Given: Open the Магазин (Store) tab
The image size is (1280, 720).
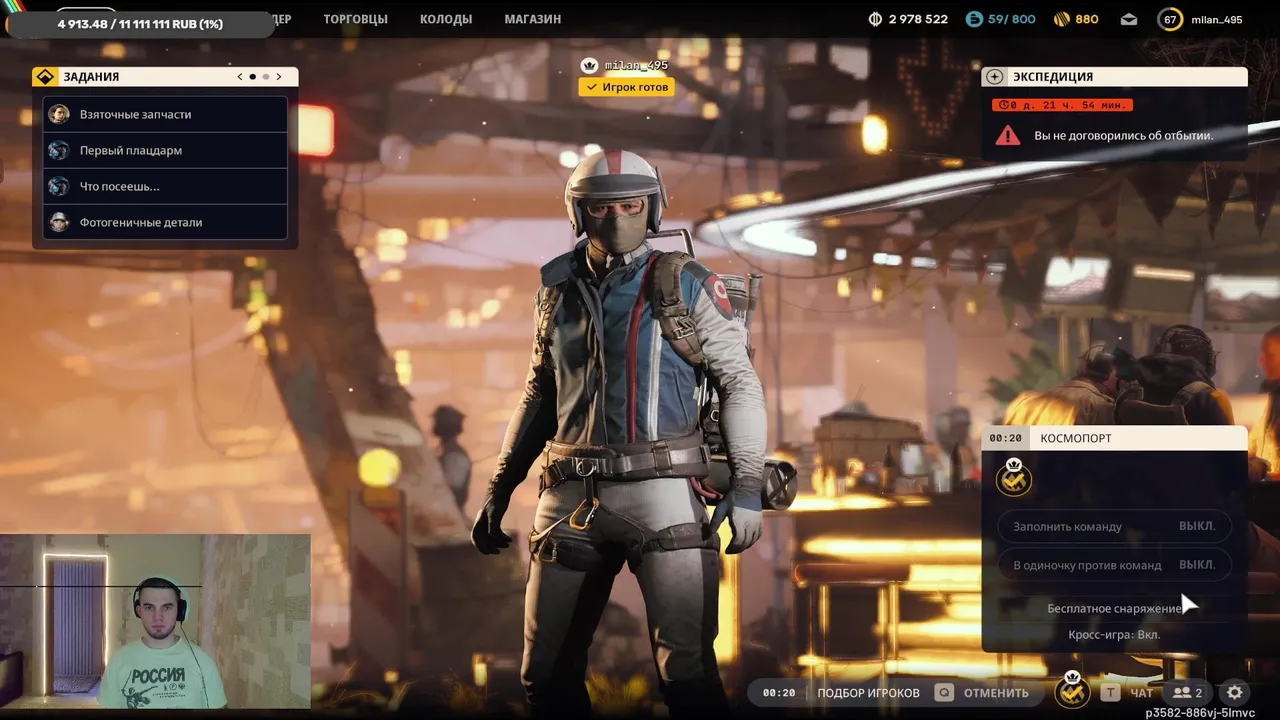Looking at the screenshot, I should click(x=532, y=19).
